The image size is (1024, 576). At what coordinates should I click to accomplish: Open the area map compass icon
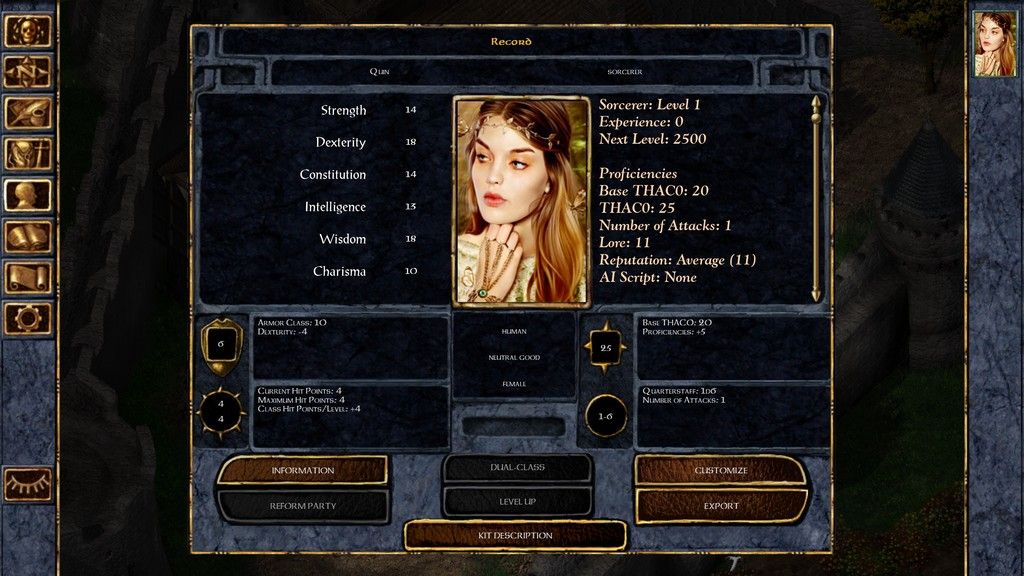coord(28,72)
